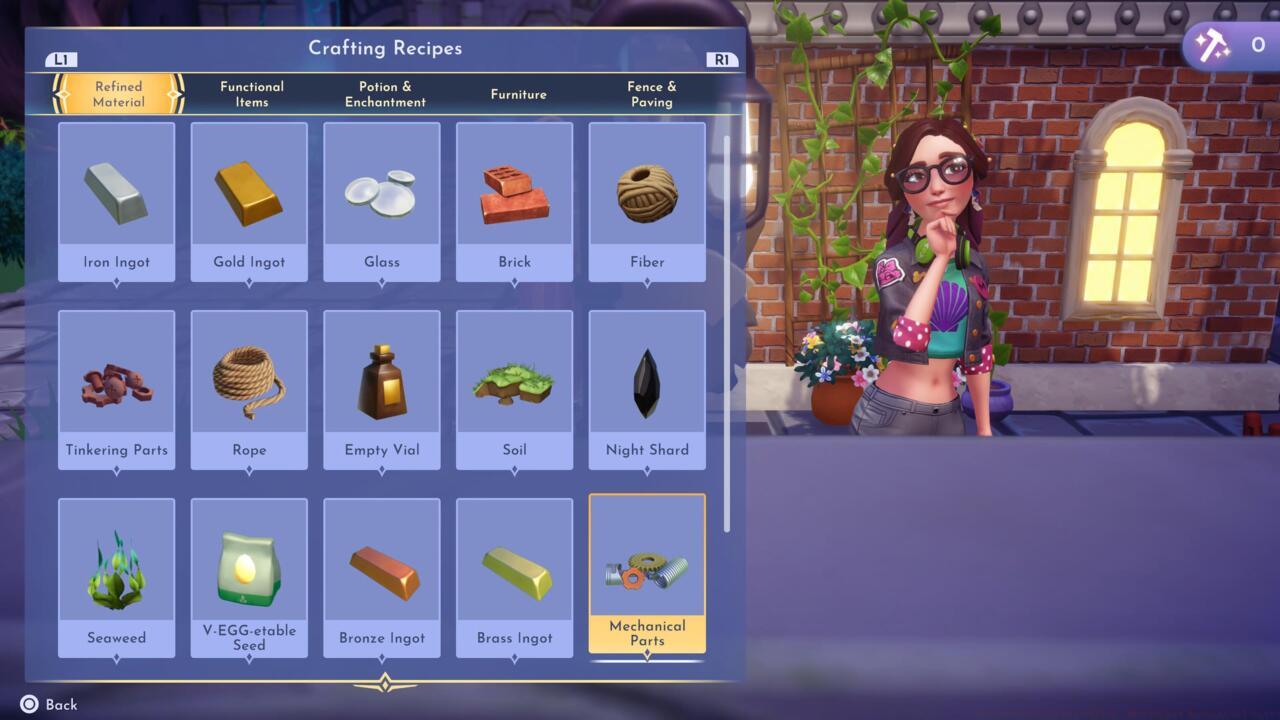Select the Iron Ingot recipe
This screenshot has width=1280, height=720.
click(x=117, y=202)
